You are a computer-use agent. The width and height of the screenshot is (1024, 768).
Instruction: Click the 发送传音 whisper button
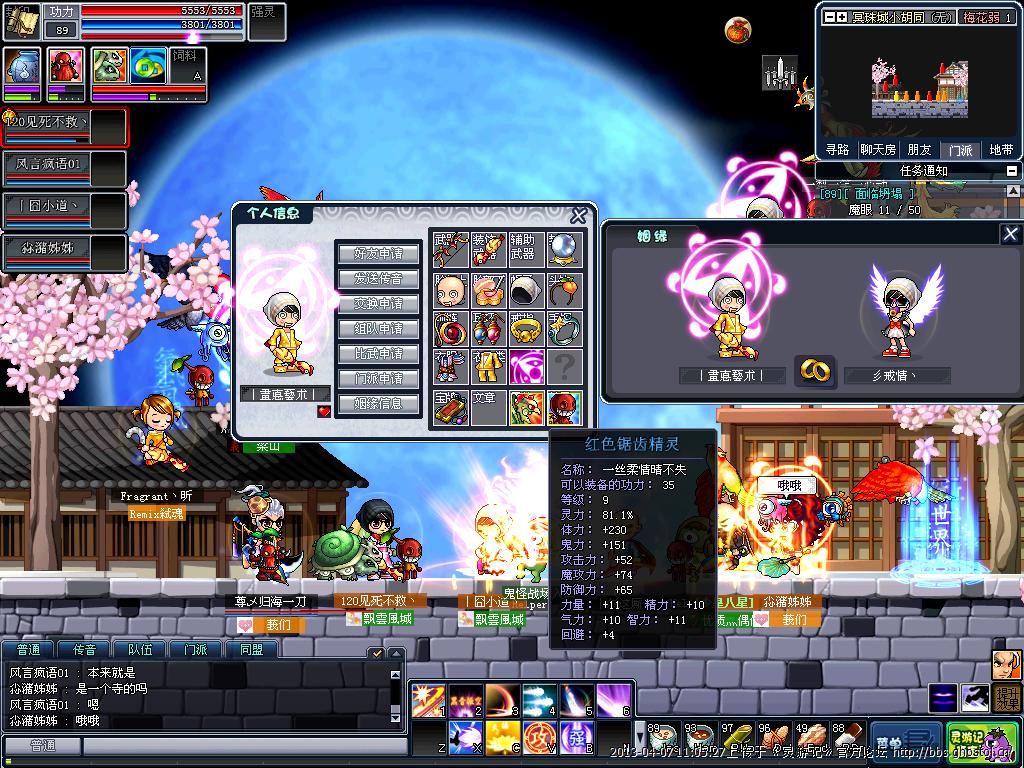point(378,279)
